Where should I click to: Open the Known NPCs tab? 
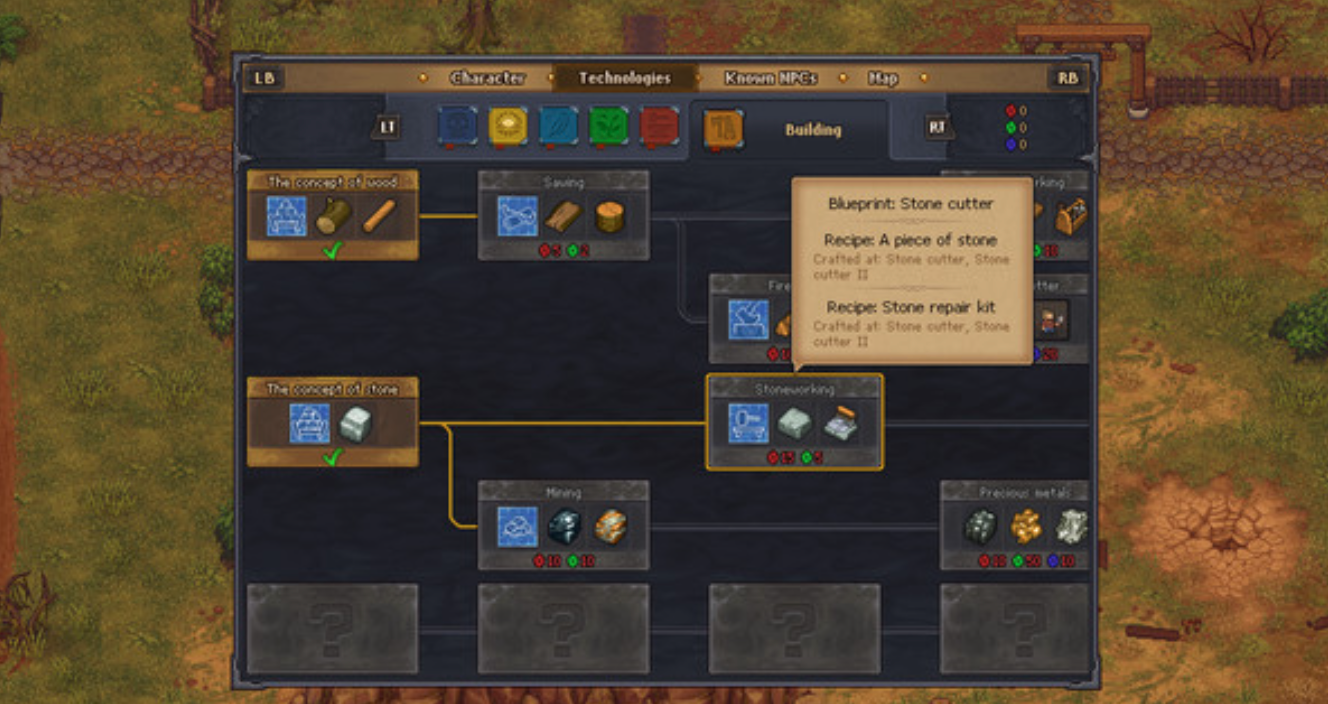771,78
